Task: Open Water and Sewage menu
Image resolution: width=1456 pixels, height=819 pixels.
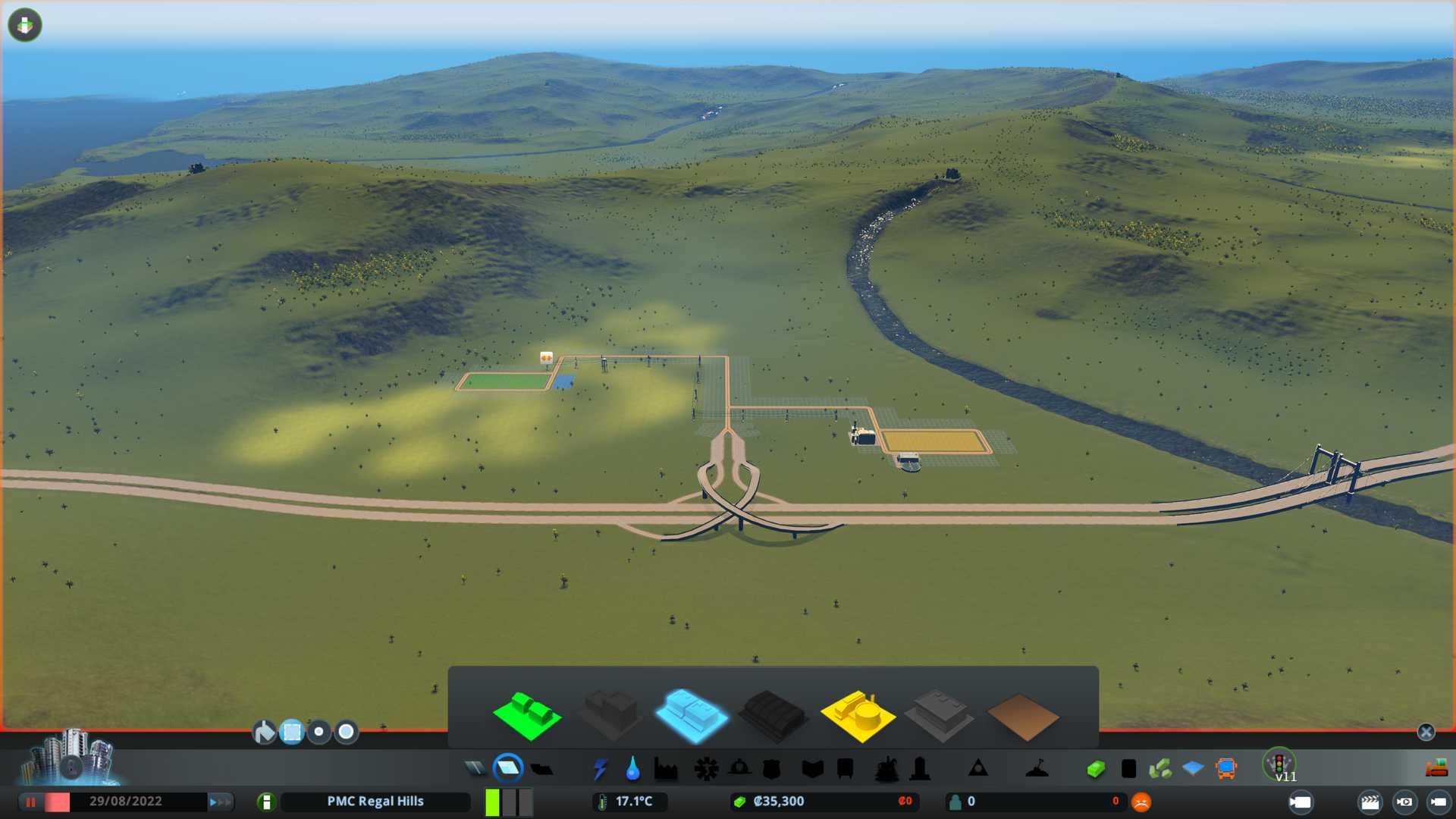Action: [x=632, y=769]
